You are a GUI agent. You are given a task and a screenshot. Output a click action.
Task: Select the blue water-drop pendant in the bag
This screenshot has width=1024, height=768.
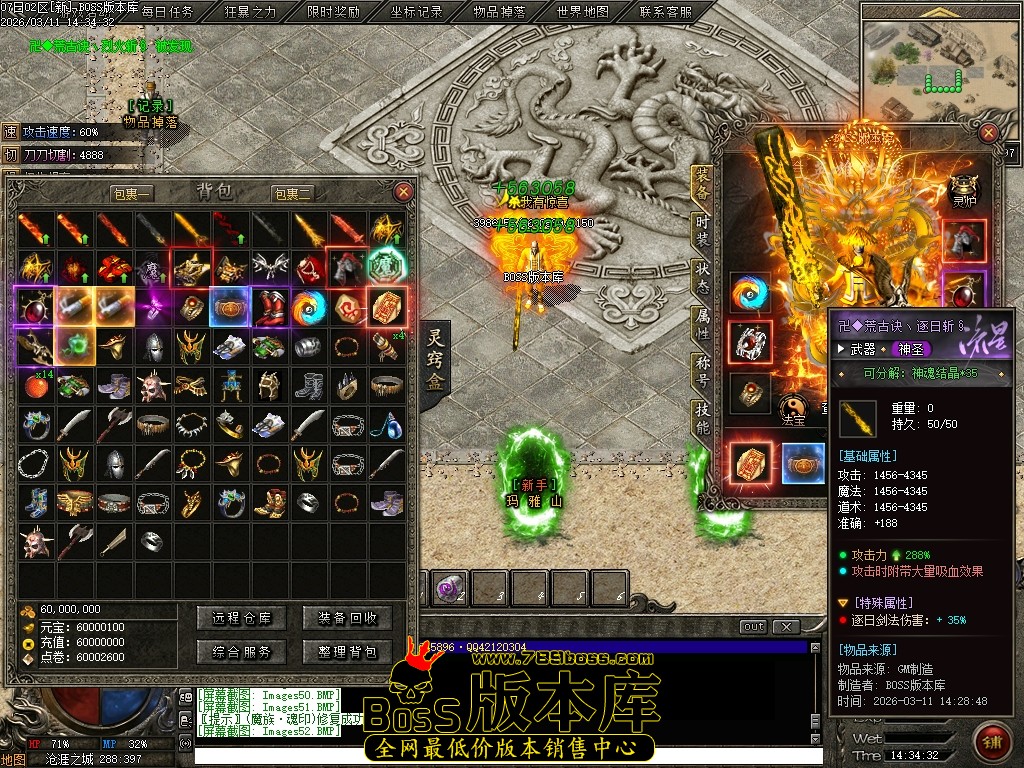click(x=388, y=424)
